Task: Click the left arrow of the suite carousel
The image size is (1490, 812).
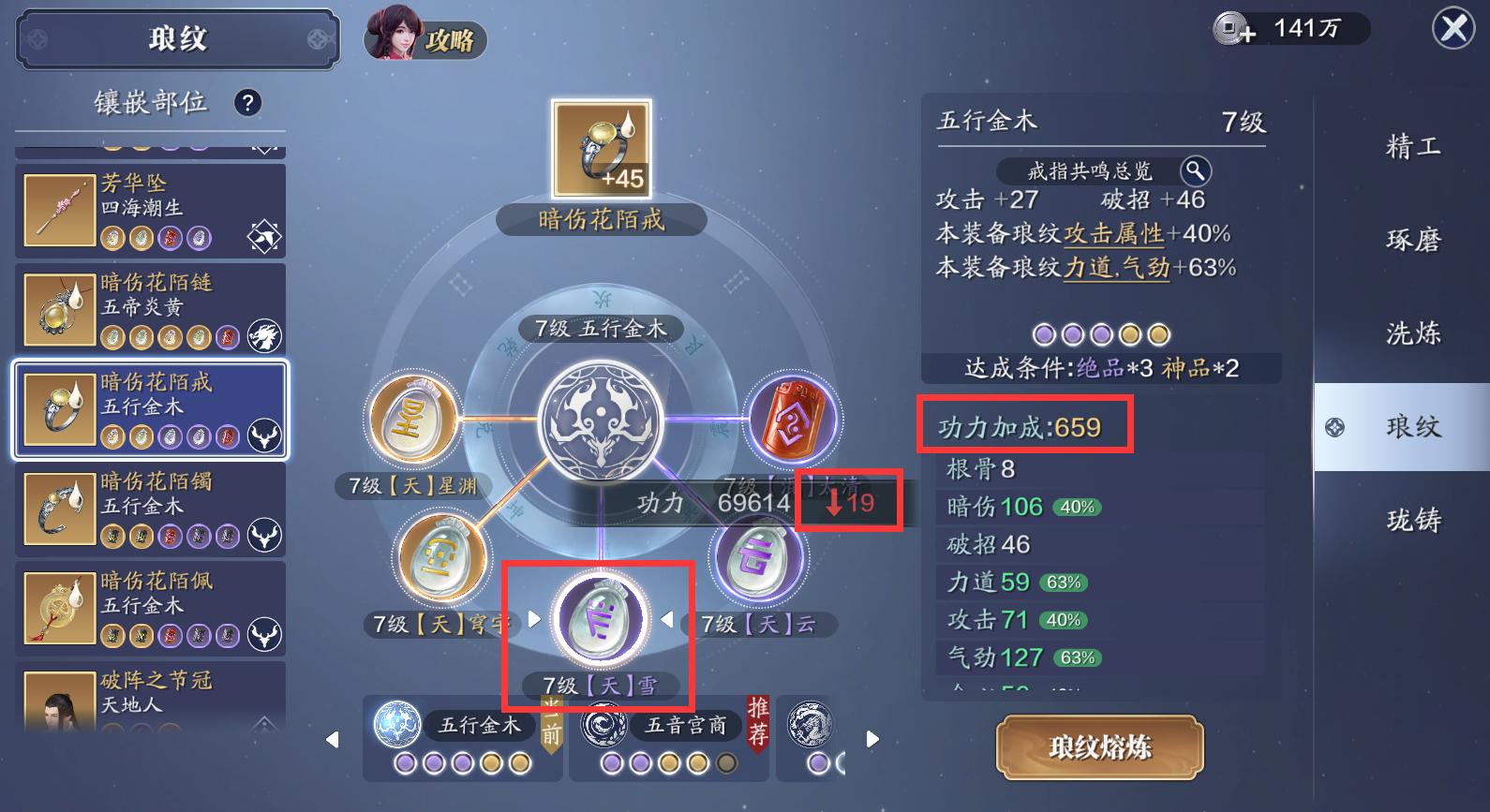Action: [333, 739]
